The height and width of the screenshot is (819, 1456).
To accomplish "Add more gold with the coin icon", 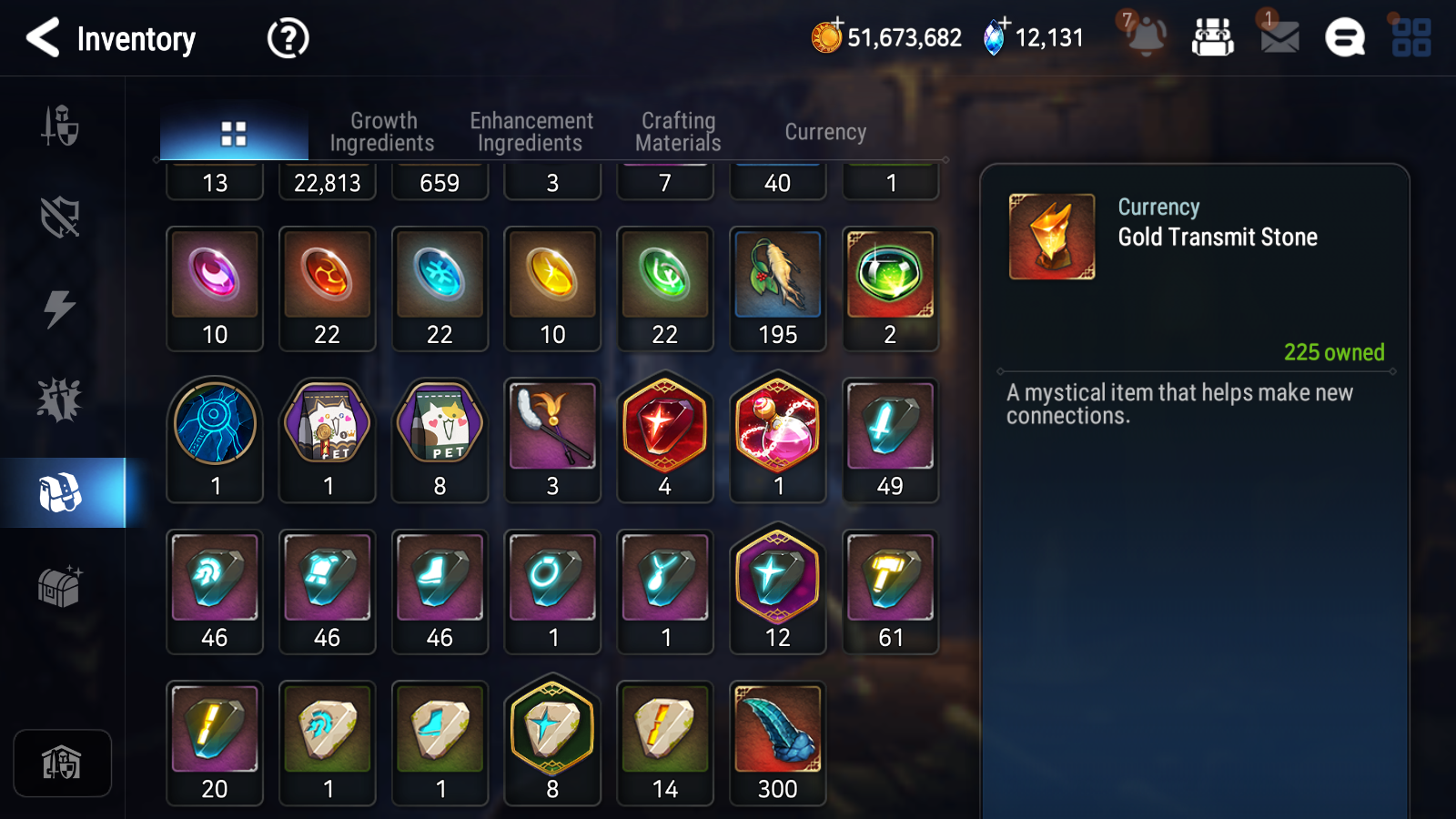I will coord(827,37).
